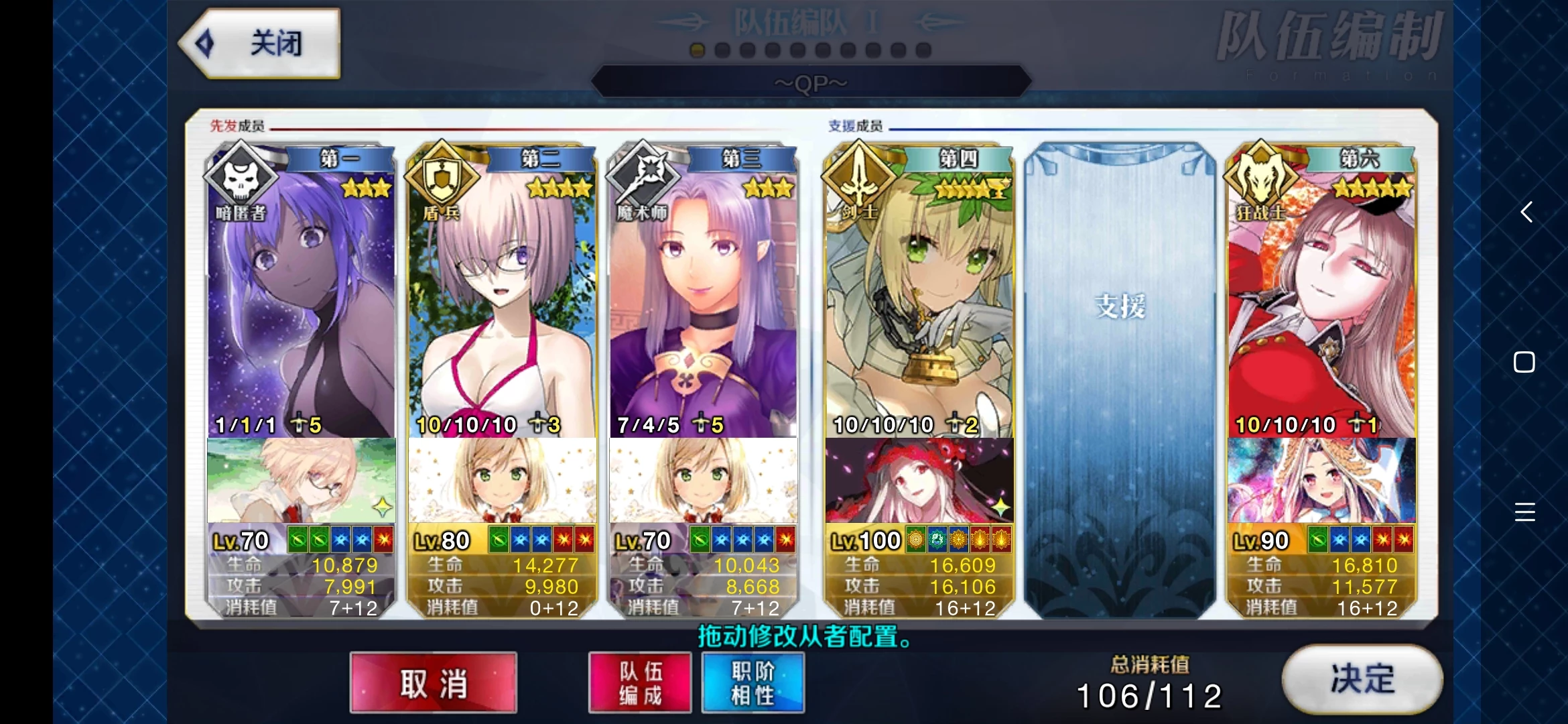This screenshot has height=724, width=1568.
Task: Select the Saber servant at level 100
Action: pos(919,302)
